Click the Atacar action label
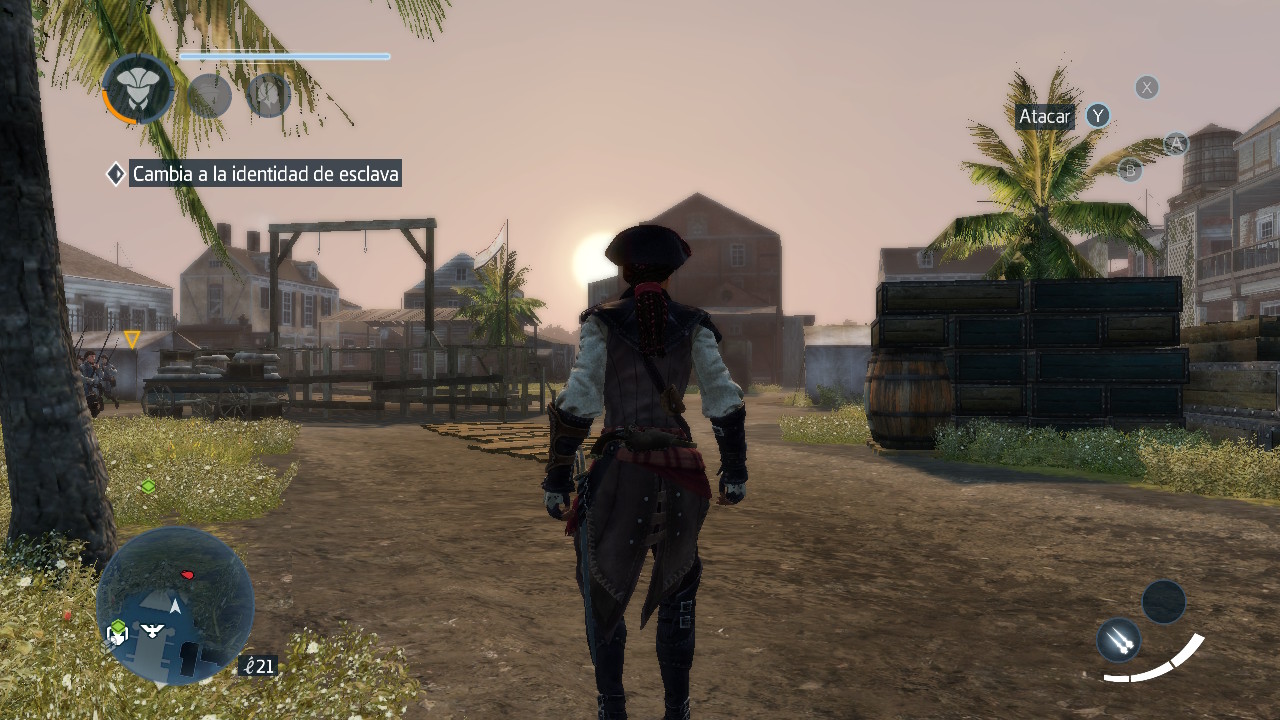Viewport: 1280px width, 720px height. (1044, 117)
